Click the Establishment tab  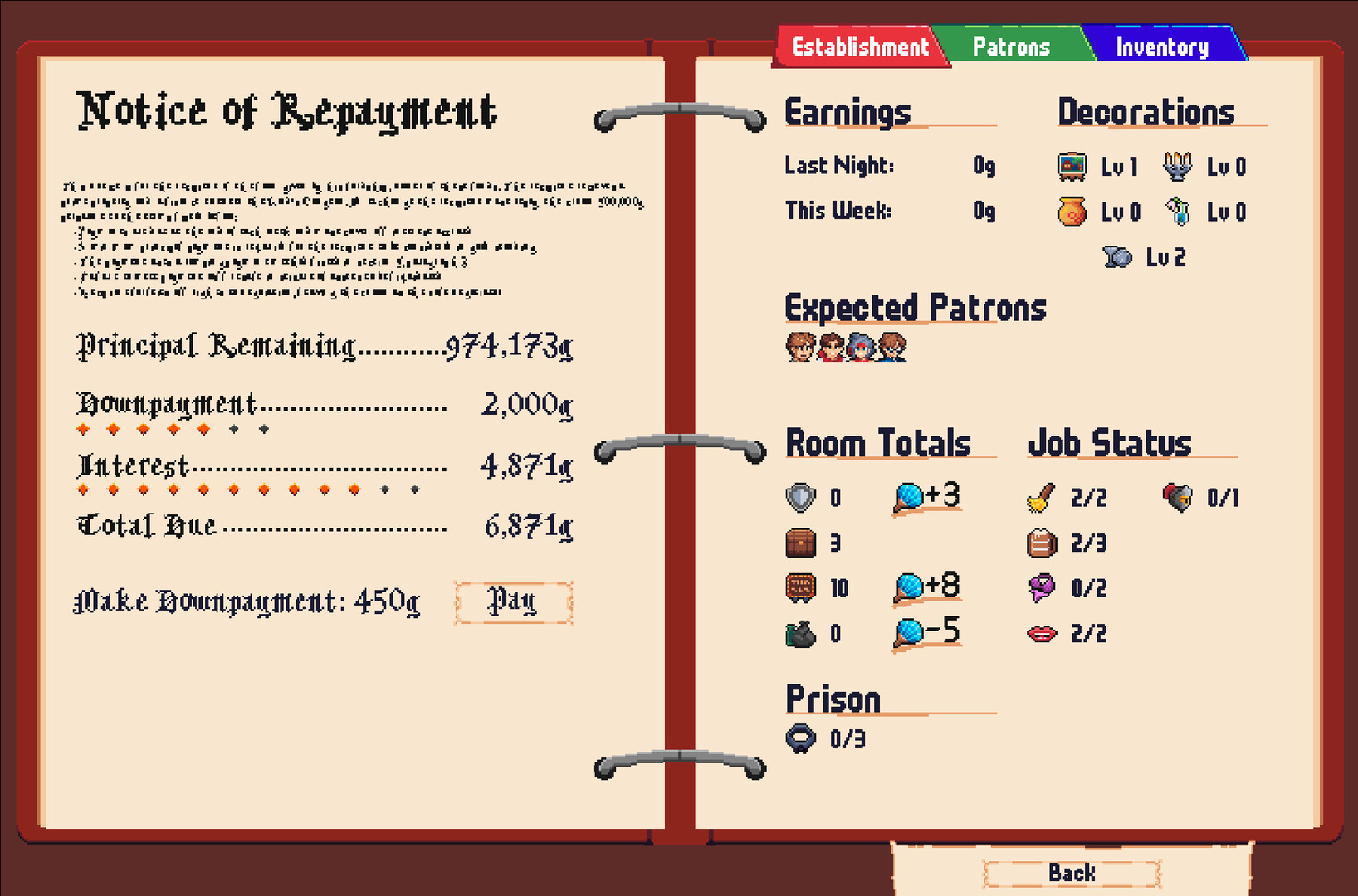(860, 46)
